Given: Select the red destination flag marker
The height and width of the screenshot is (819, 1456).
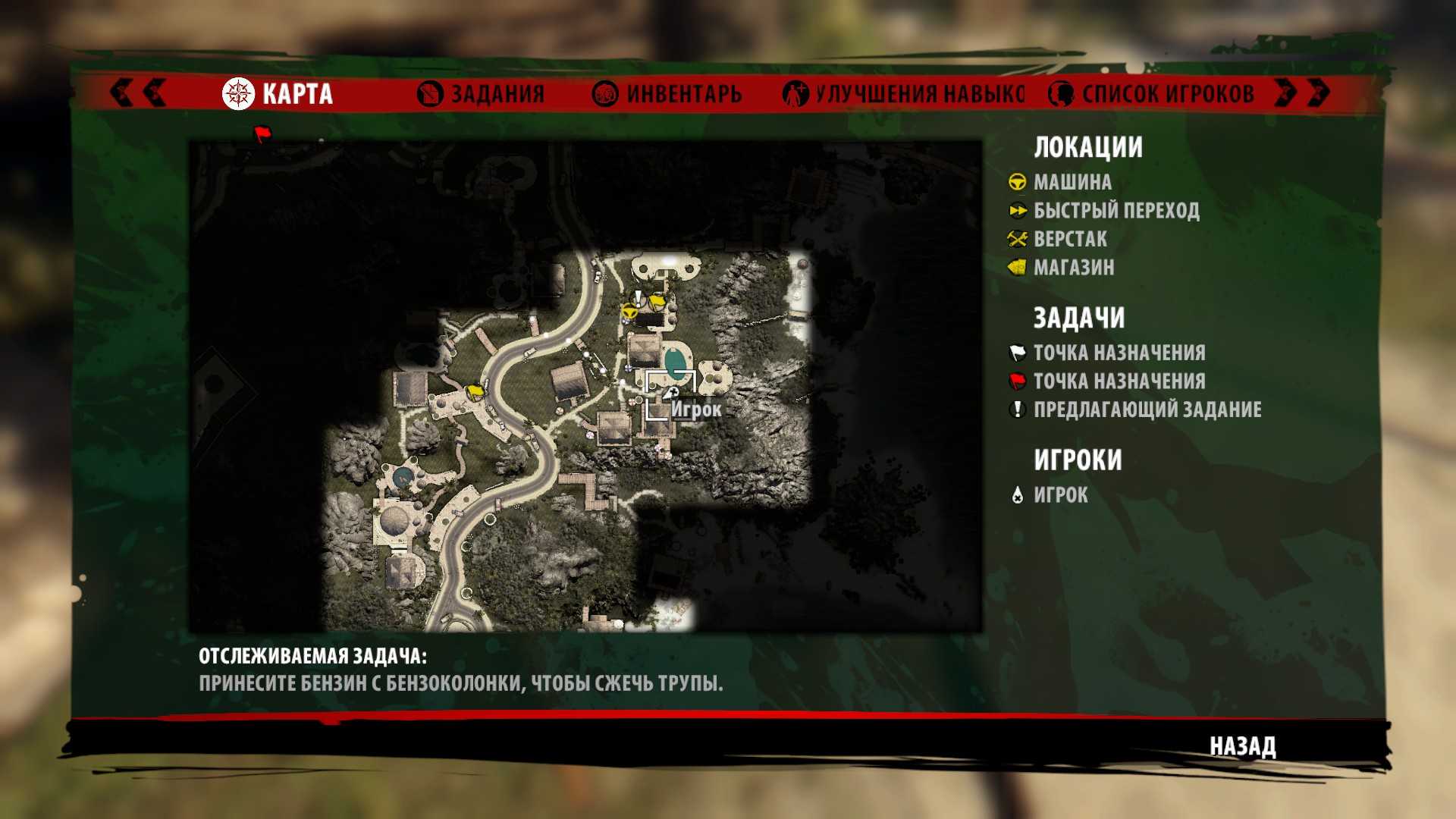Looking at the screenshot, I should [262, 134].
